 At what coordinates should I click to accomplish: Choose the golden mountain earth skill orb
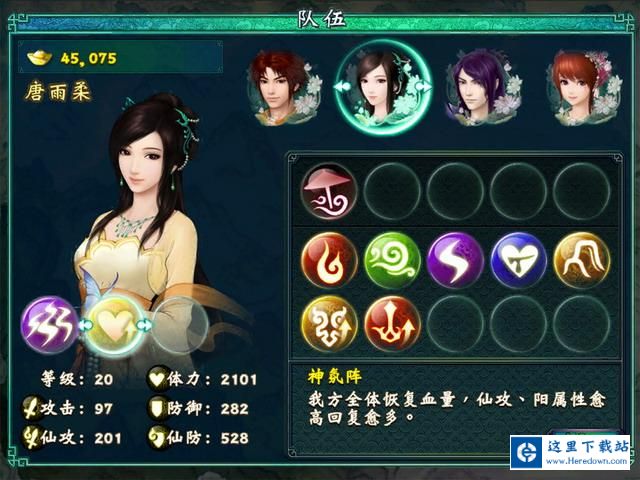[x=581, y=260]
